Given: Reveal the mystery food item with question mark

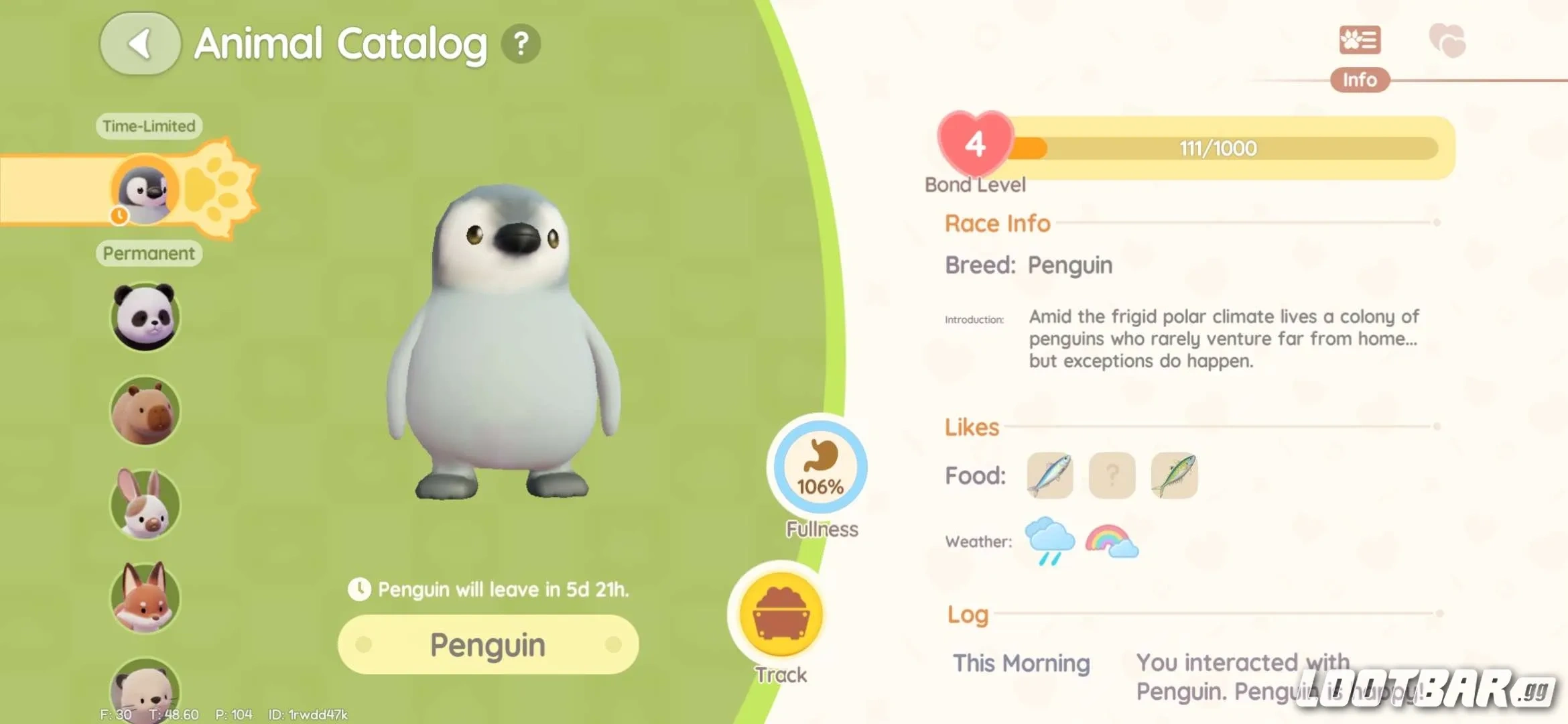Looking at the screenshot, I should coord(1112,475).
